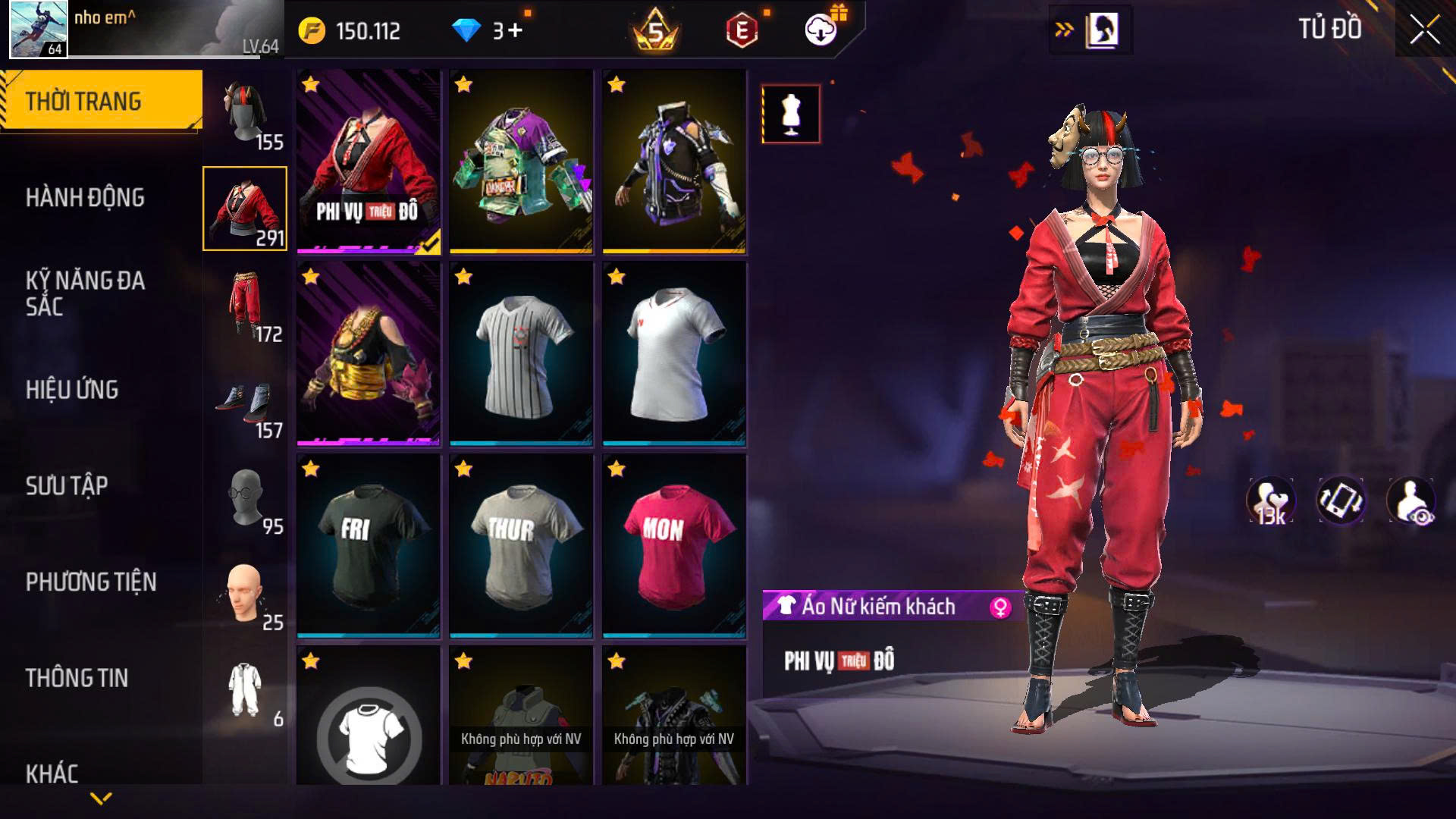Switch to the HÀNH ĐỘNG tab

click(85, 198)
